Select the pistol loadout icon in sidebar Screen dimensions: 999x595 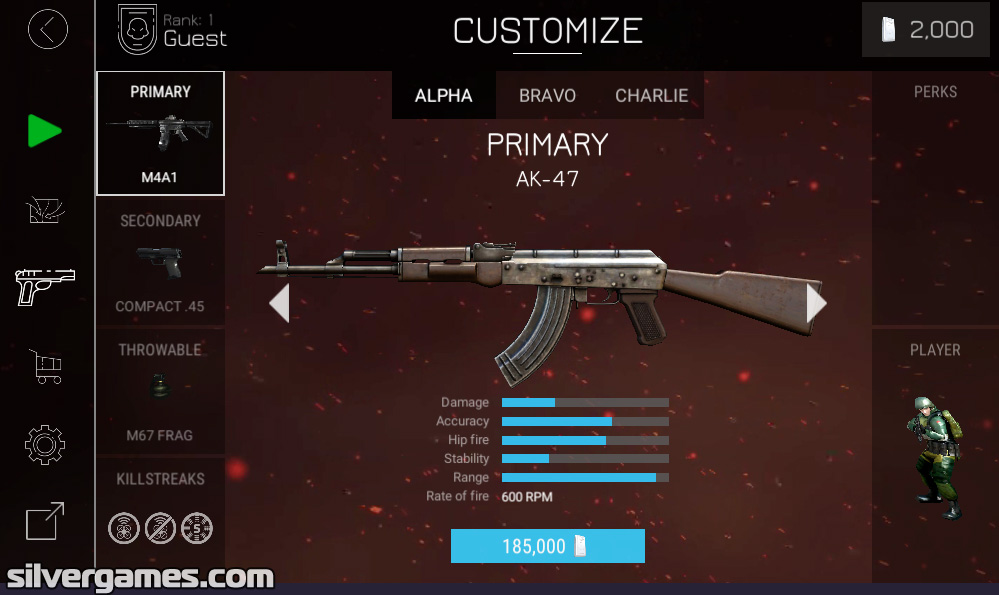pos(46,287)
